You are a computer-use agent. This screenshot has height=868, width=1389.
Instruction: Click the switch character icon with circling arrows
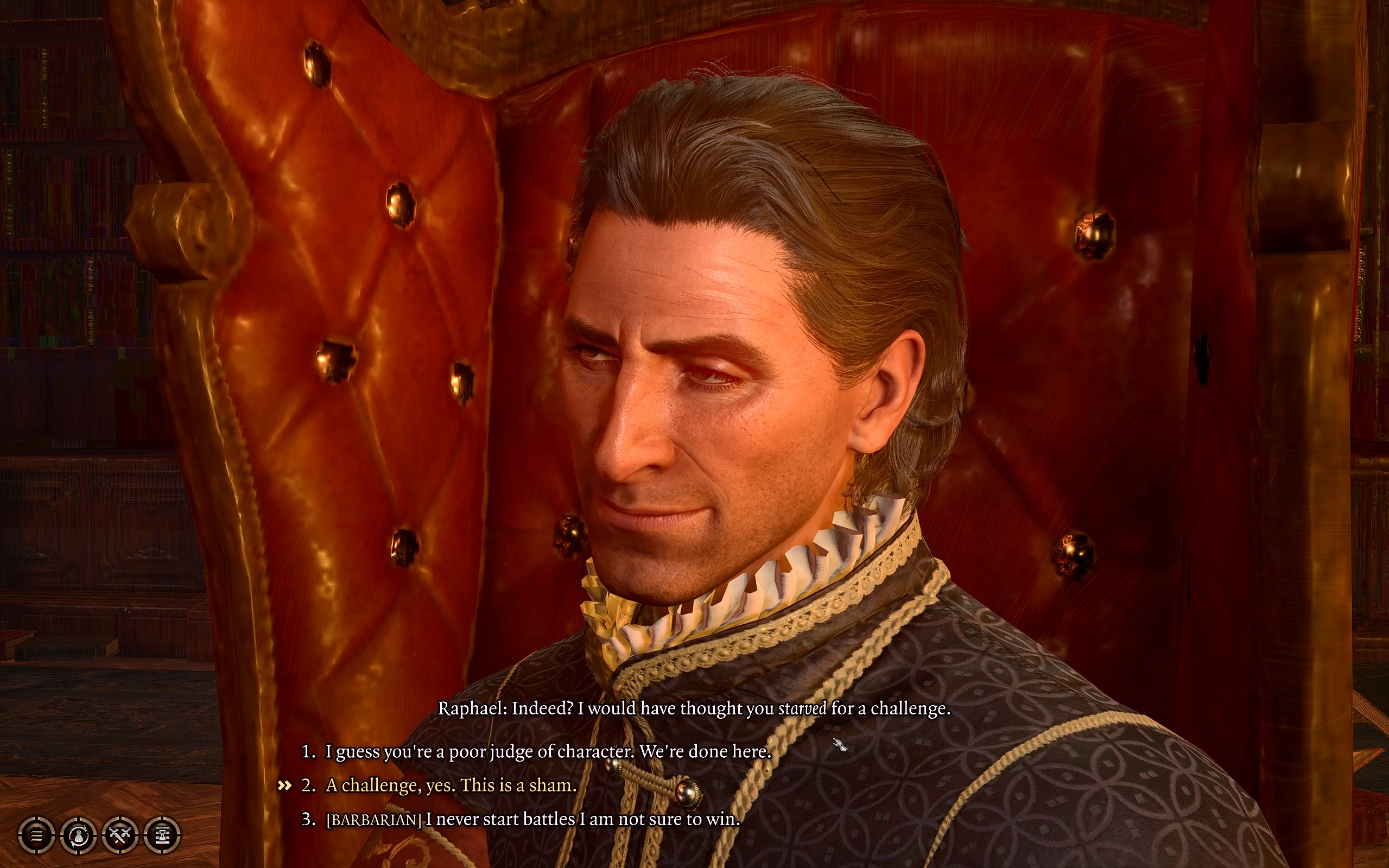(x=78, y=835)
